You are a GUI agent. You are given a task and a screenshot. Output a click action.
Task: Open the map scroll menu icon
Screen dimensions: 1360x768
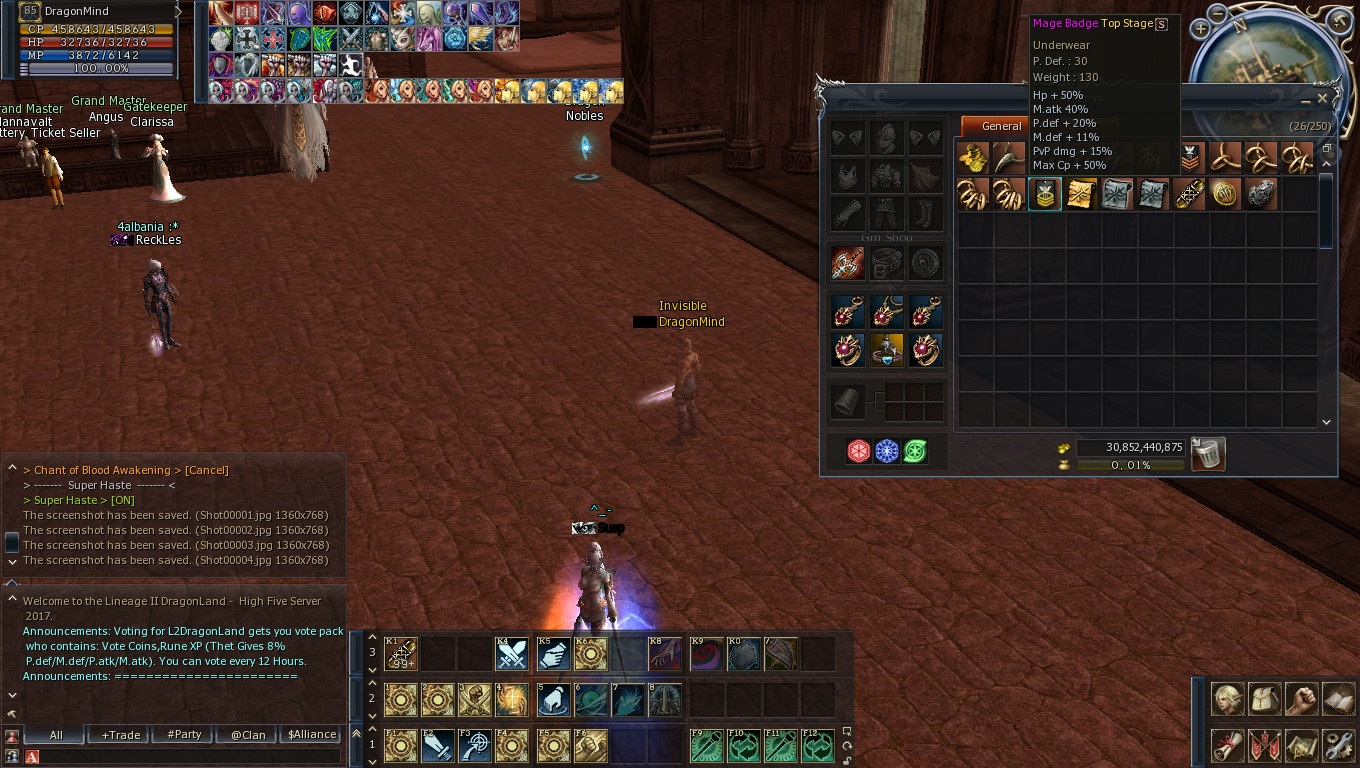point(1301,745)
